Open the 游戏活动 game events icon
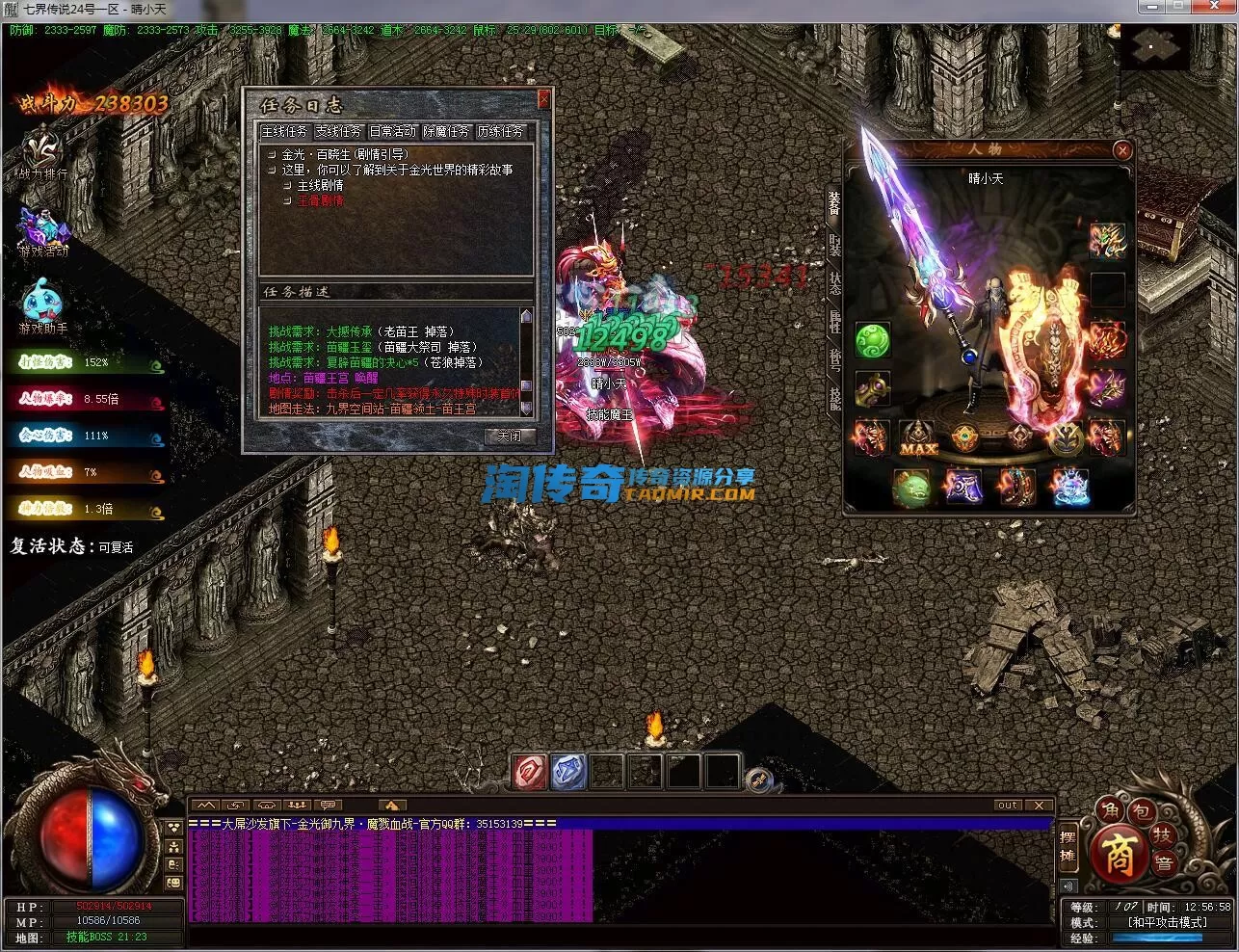 42,232
